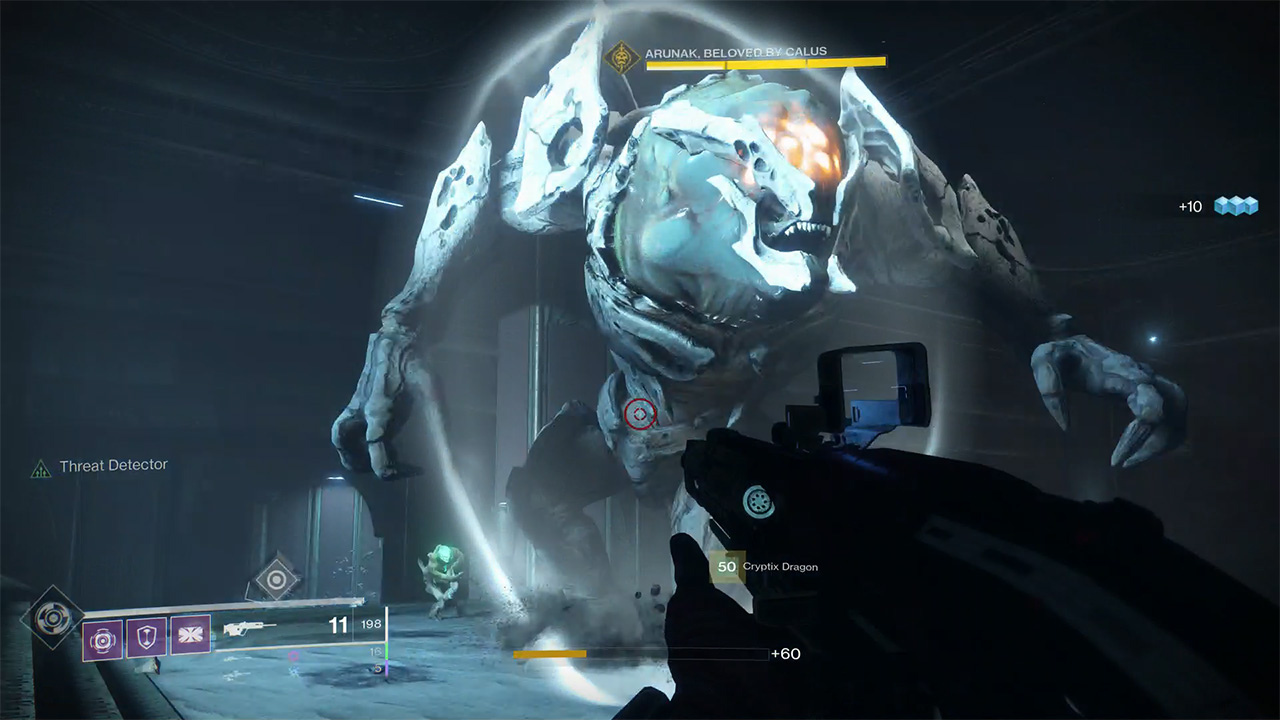Click the Threat Detector buff icon
This screenshot has height=720, width=1280.
coord(40,467)
